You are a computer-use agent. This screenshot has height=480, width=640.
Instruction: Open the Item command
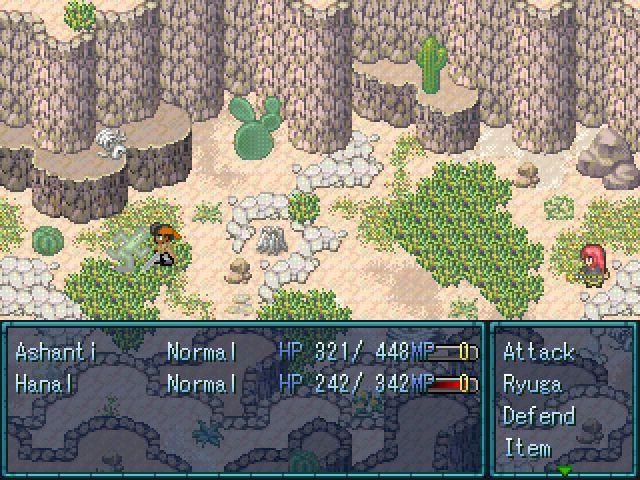(x=527, y=447)
